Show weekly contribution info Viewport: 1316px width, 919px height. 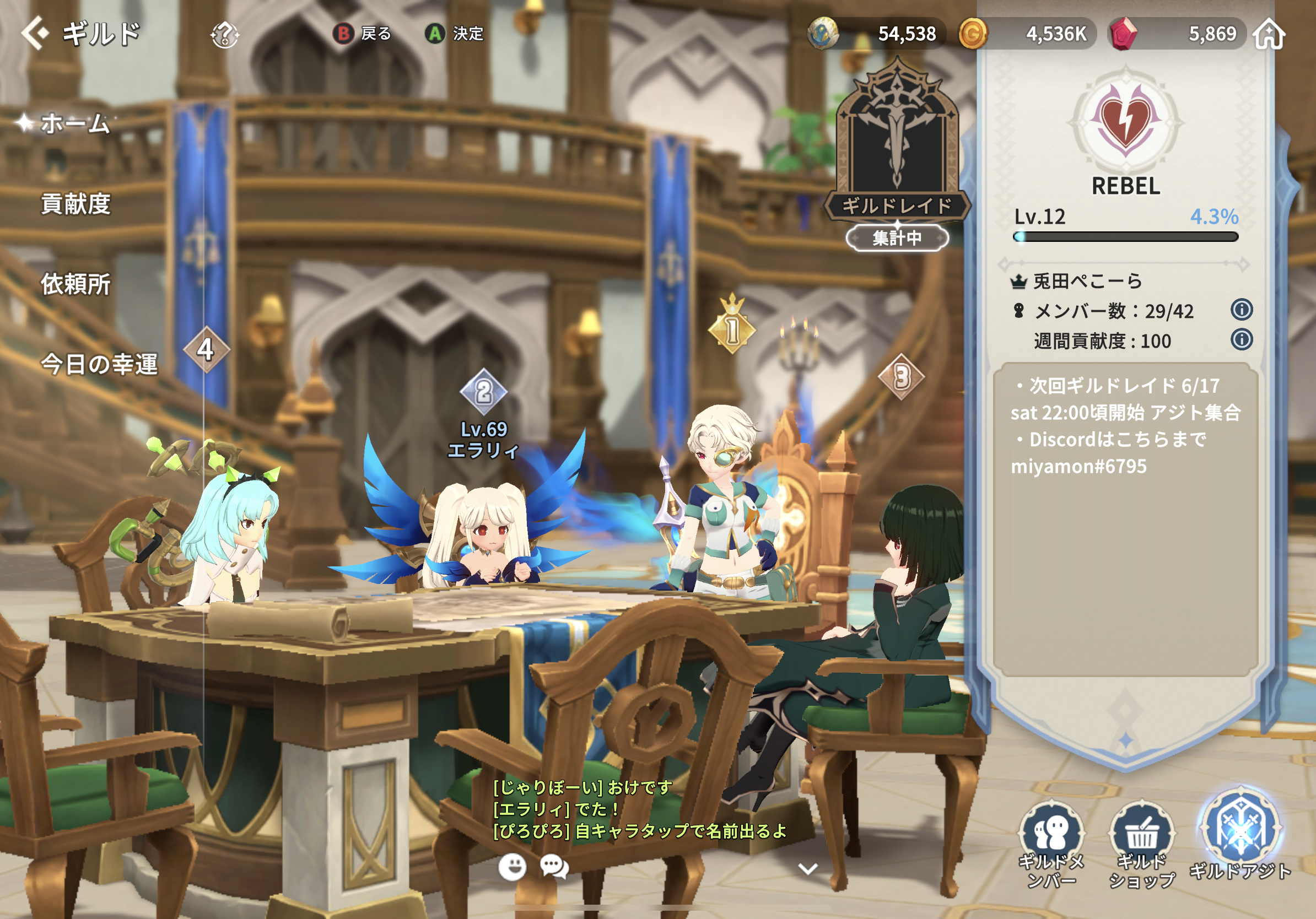click(1241, 340)
